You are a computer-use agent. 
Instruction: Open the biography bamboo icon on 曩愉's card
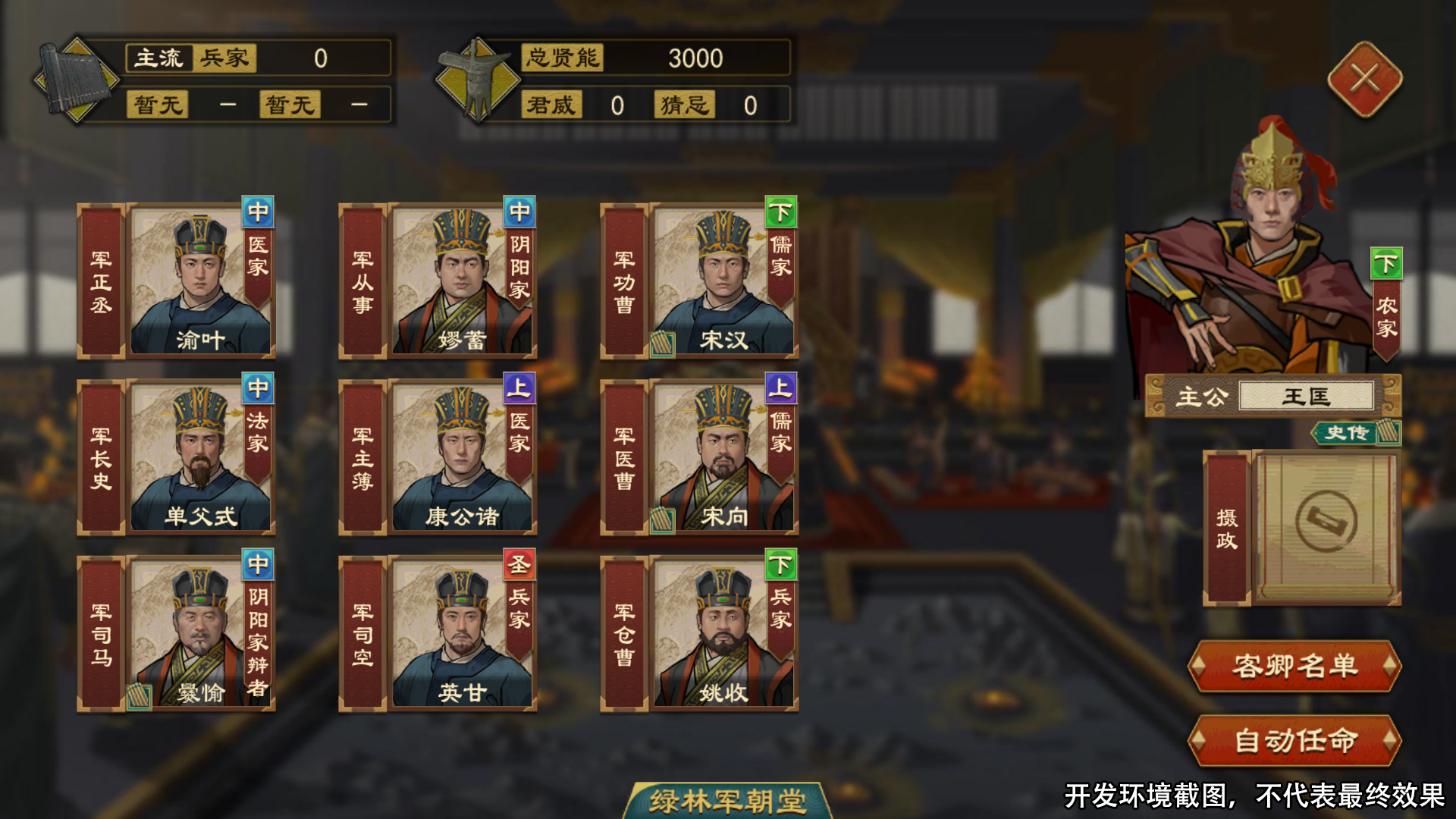tap(138, 698)
